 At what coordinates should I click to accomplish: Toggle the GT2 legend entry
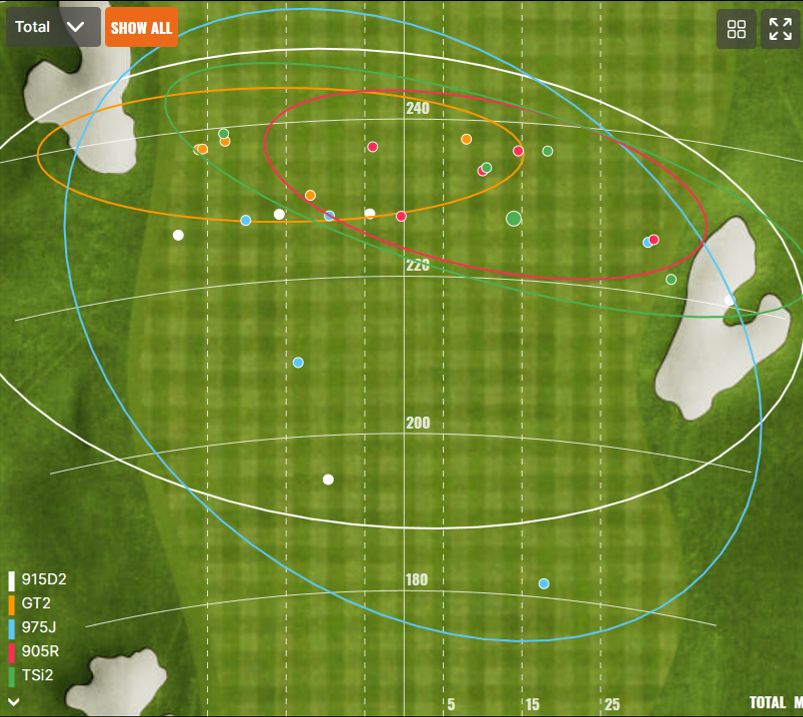point(35,603)
